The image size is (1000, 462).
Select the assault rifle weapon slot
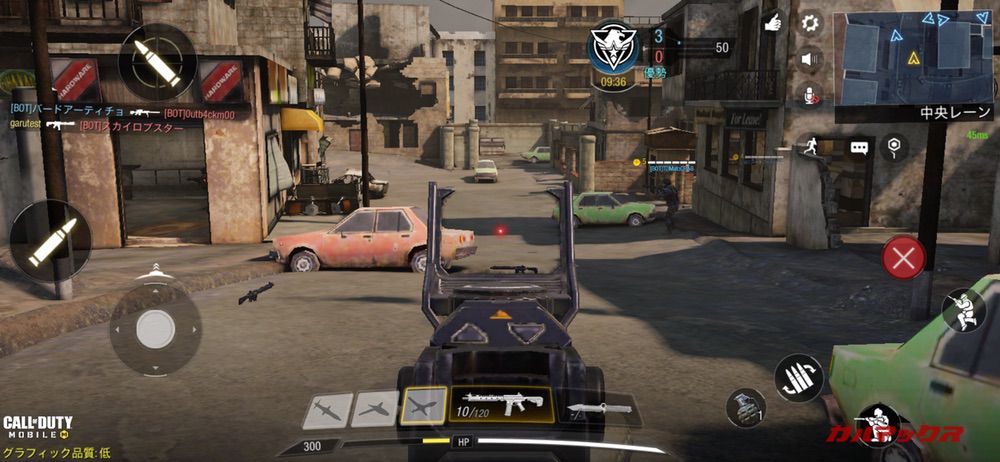pos(500,404)
